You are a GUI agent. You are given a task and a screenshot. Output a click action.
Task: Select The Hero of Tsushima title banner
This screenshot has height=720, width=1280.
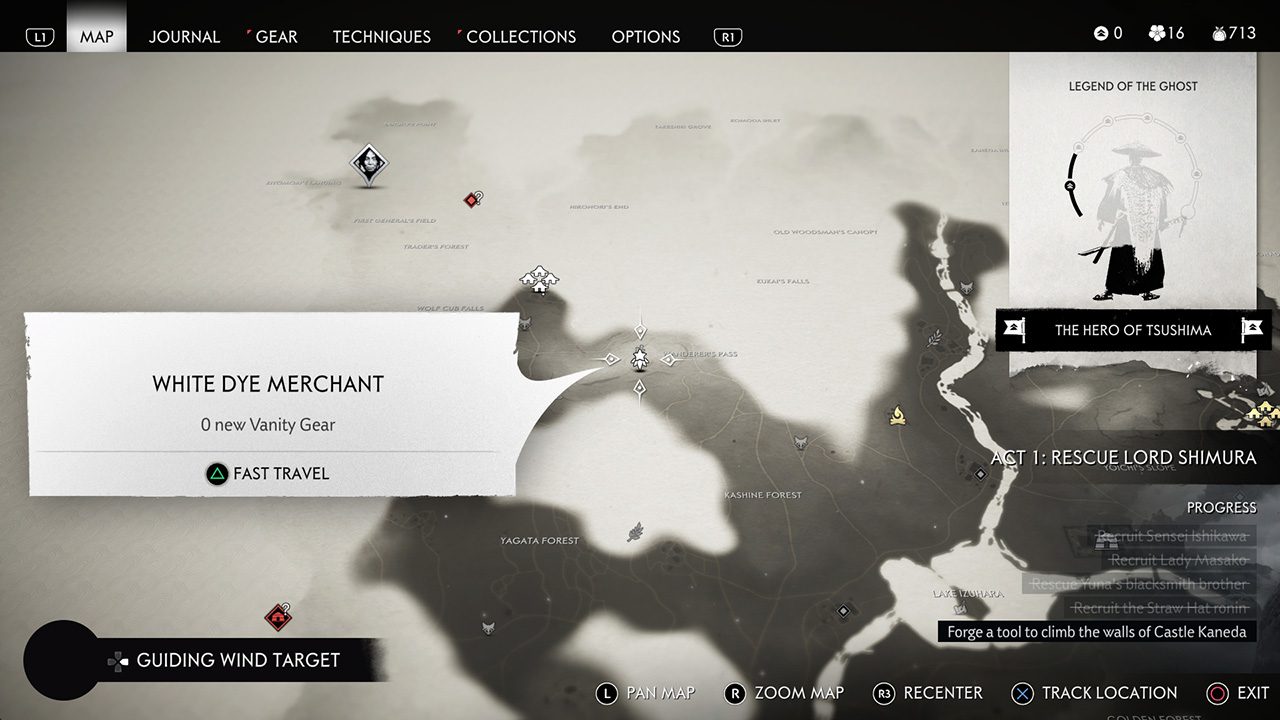click(1132, 330)
